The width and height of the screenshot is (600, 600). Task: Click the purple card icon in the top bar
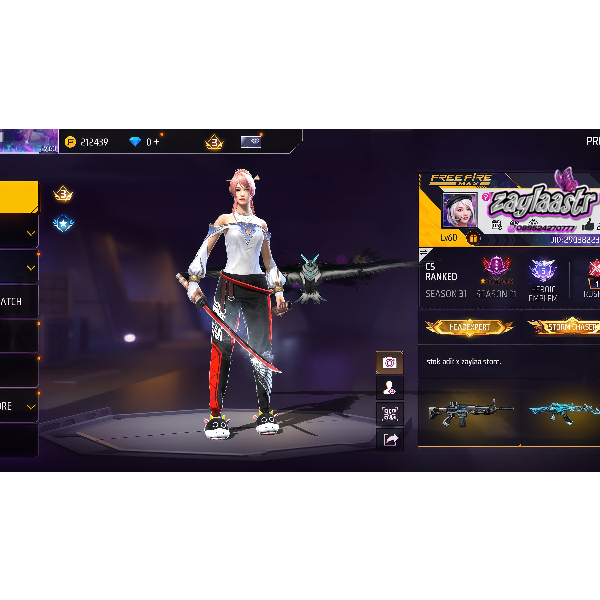(x=251, y=142)
